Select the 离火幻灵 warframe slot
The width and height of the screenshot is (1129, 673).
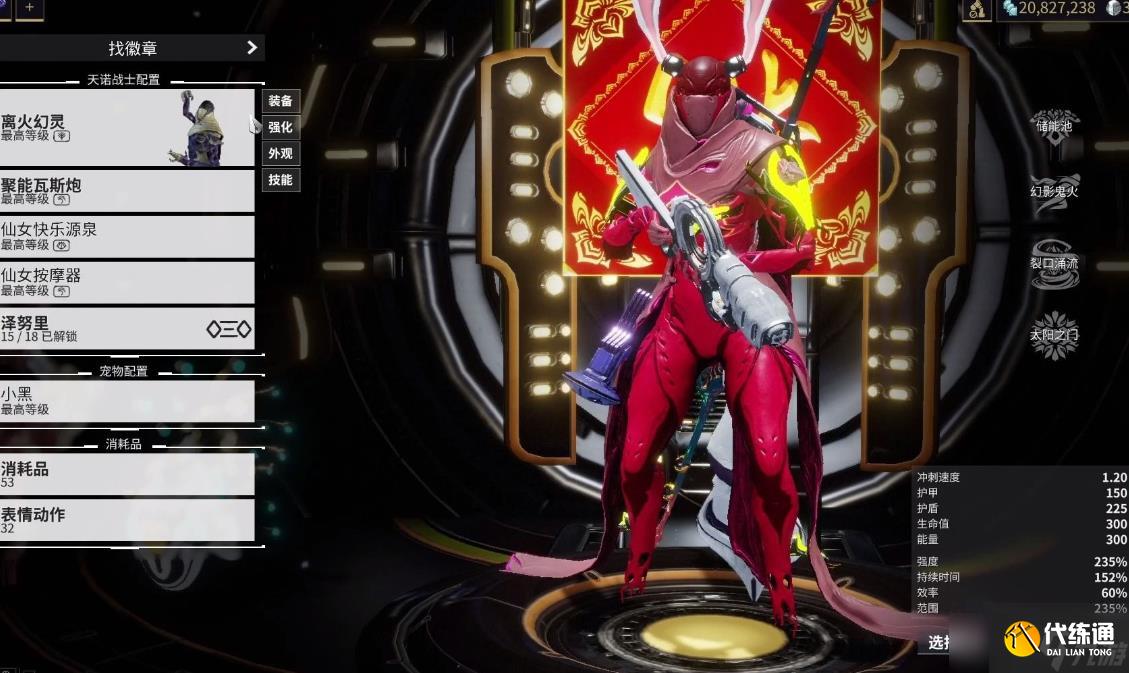[x=120, y=128]
